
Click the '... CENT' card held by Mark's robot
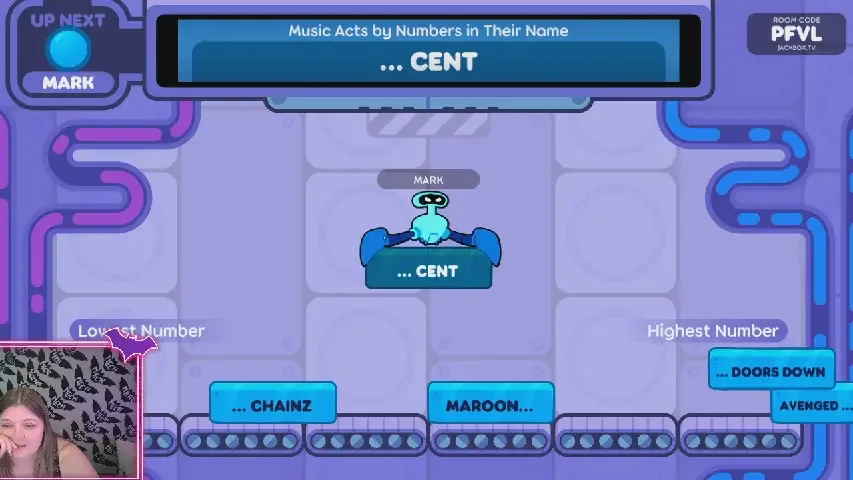pyautogui.click(x=428, y=271)
